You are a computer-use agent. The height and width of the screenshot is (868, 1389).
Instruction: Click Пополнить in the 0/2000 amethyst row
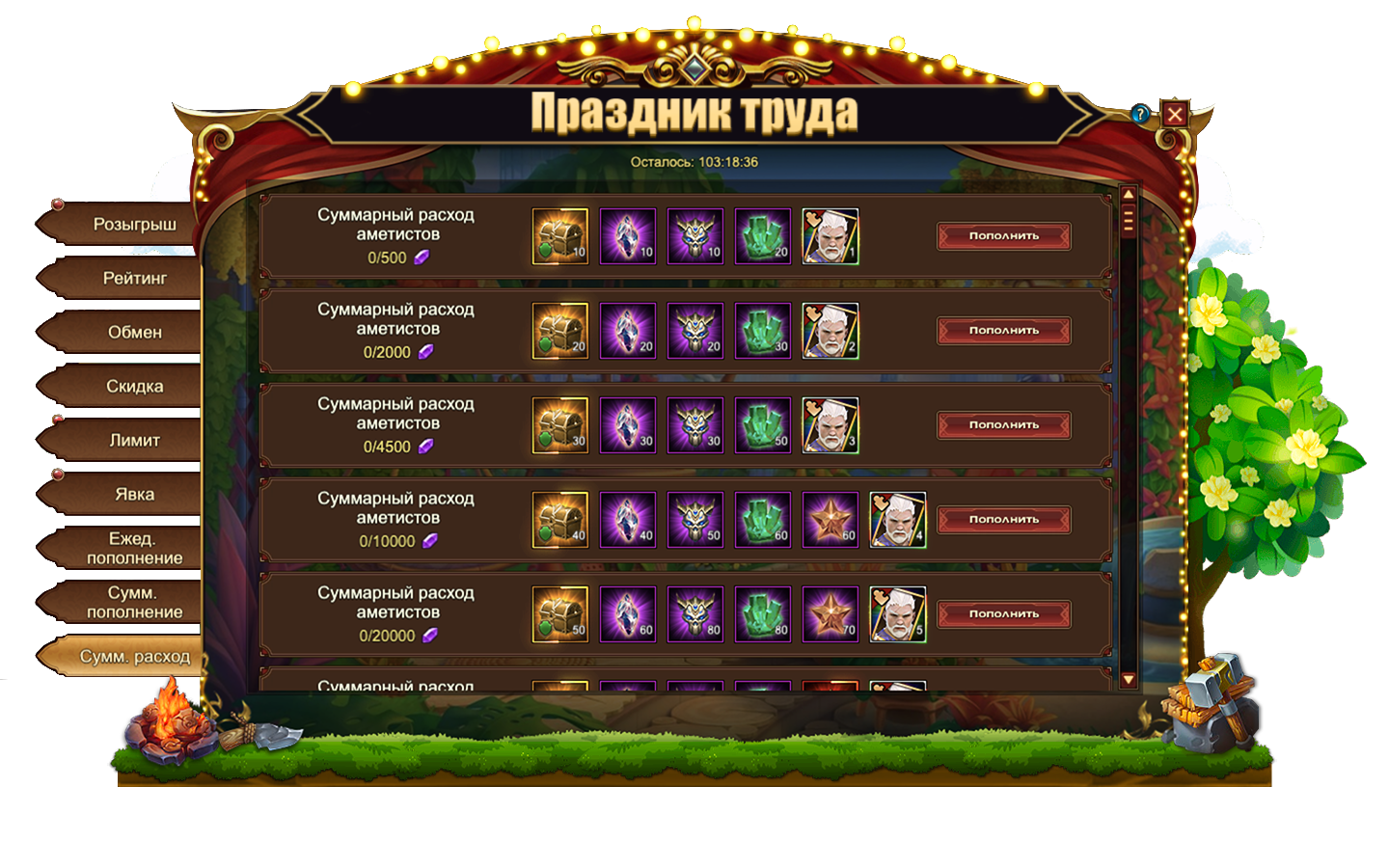point(1003,331)
